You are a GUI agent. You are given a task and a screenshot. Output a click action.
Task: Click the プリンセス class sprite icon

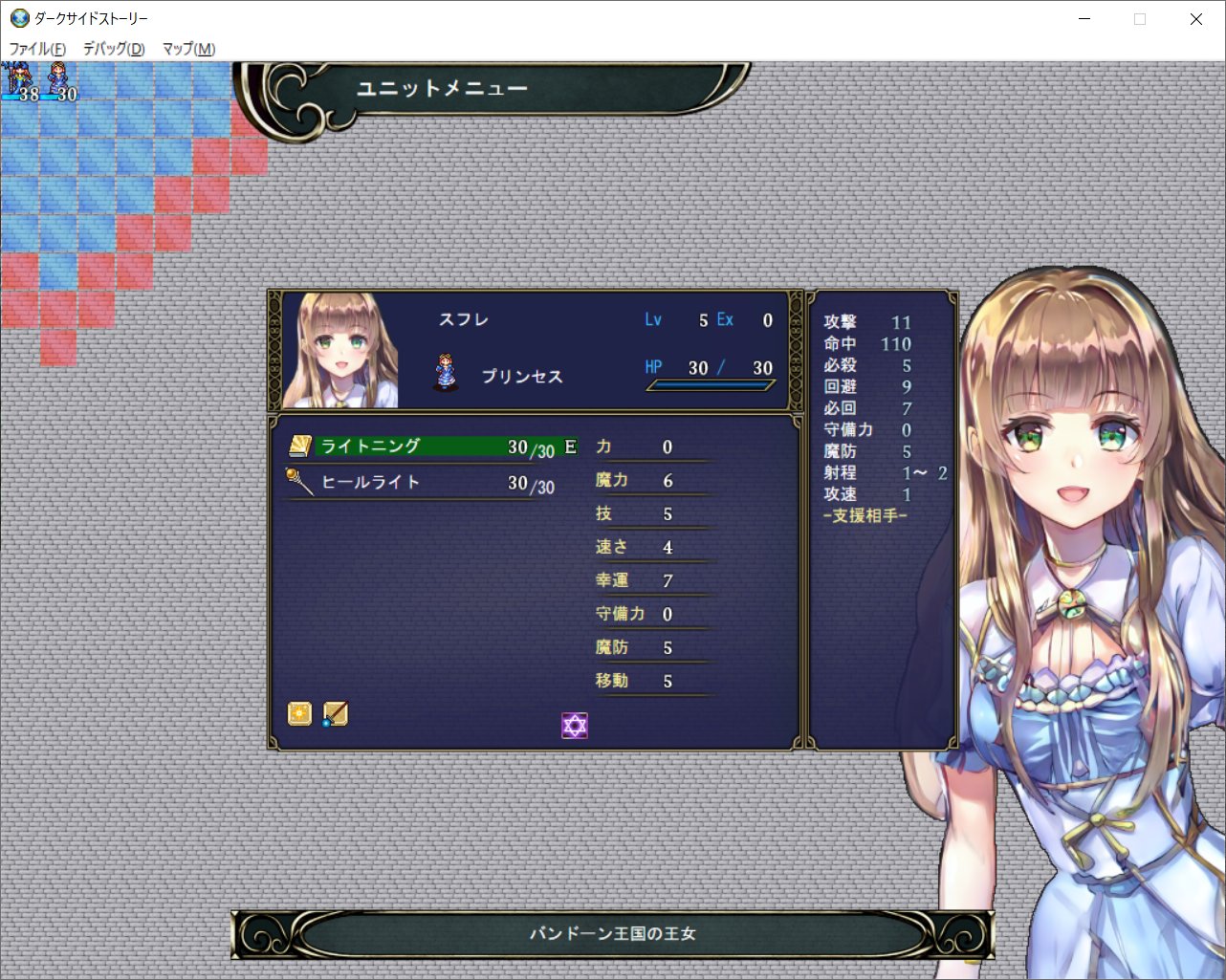(444, 372)
